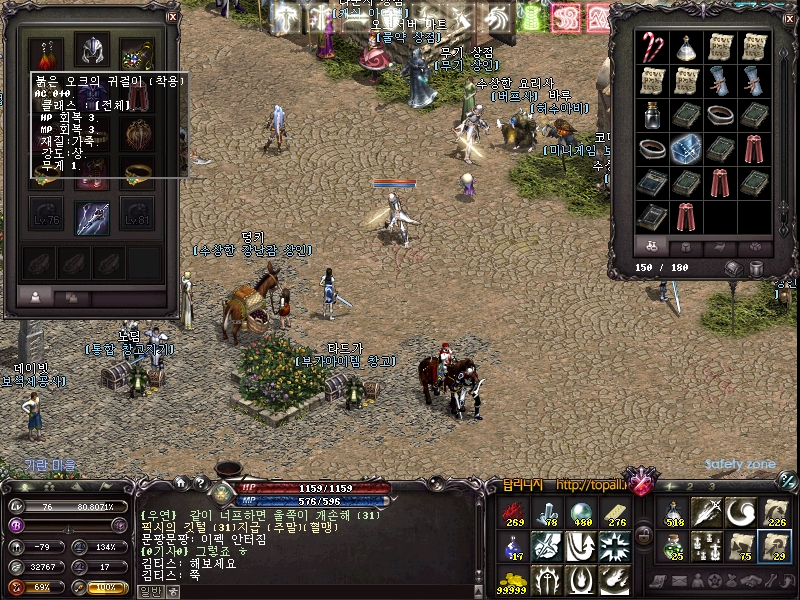The width and height of the screenshot is (800, 600).
Task: Select the empty glass bottle item
Action: [652, 114]
